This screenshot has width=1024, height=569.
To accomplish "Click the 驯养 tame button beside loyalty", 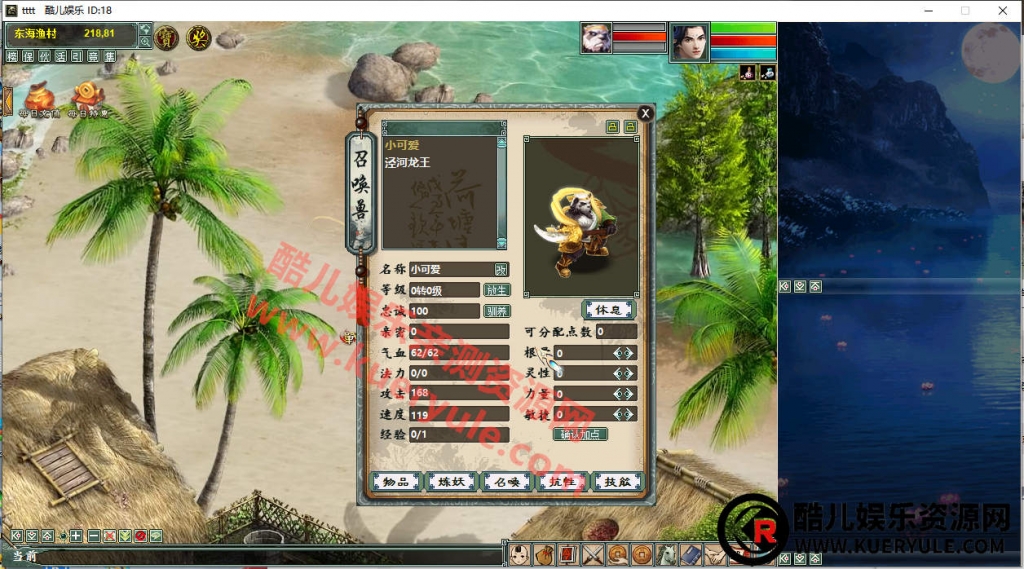I will click(x=497, y=311).
